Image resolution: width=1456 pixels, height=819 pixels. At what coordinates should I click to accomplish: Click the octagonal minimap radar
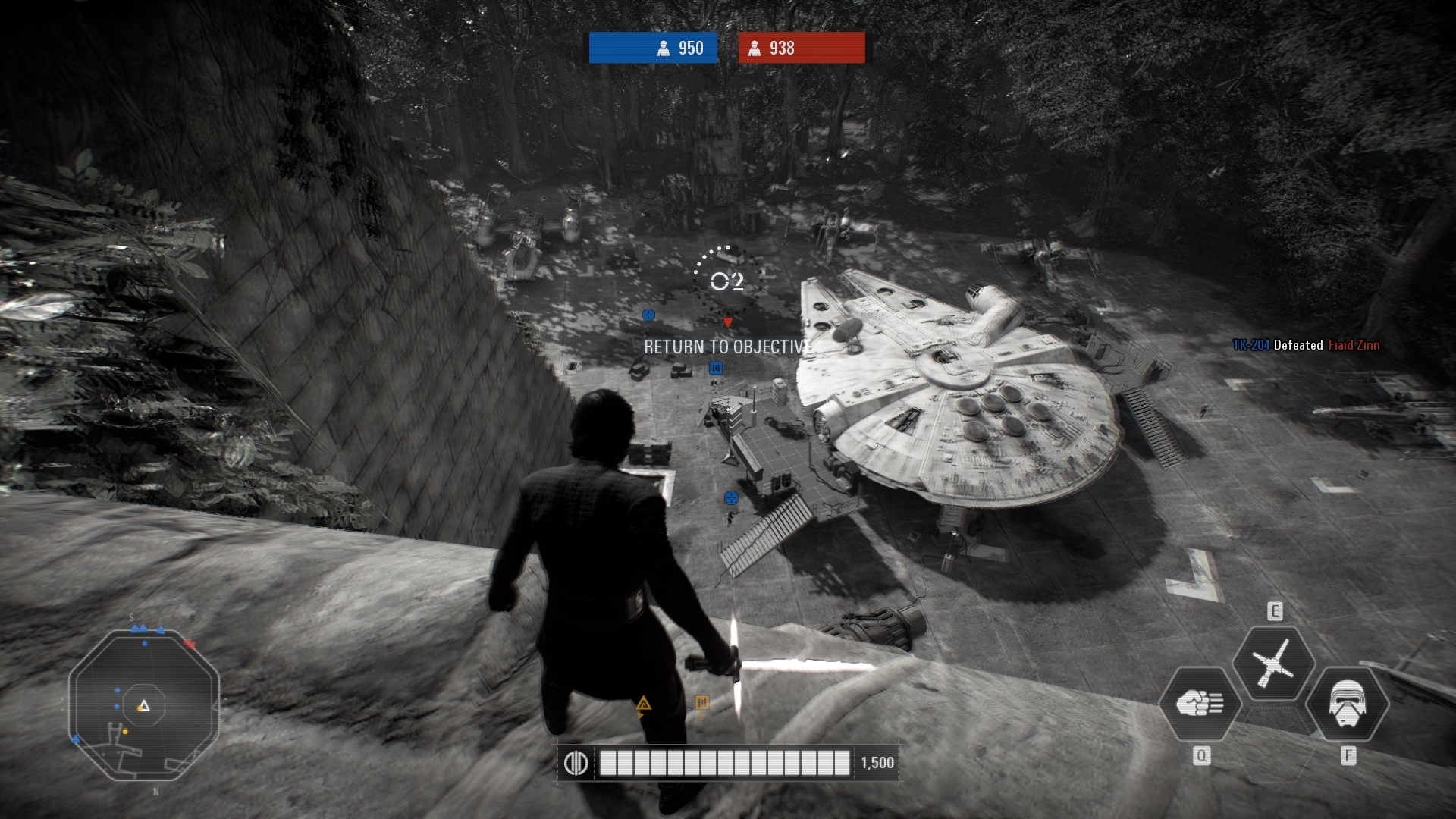[x=144, y=705]
